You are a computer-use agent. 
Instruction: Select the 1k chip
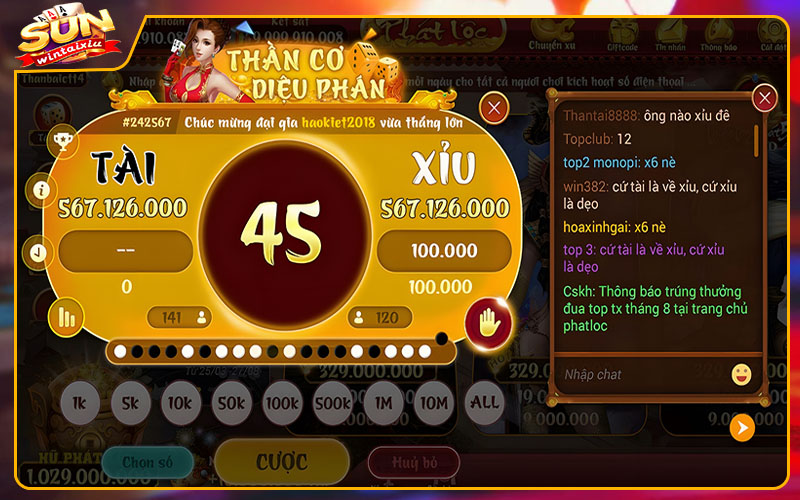(x=80, y=403)
